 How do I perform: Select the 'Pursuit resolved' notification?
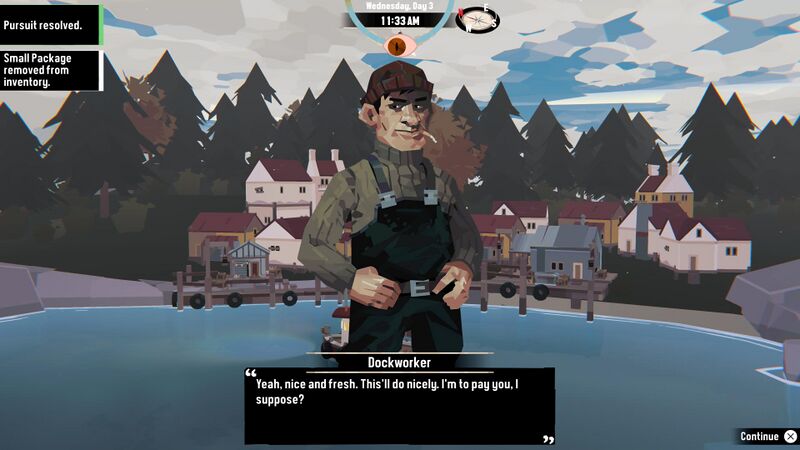50,24
